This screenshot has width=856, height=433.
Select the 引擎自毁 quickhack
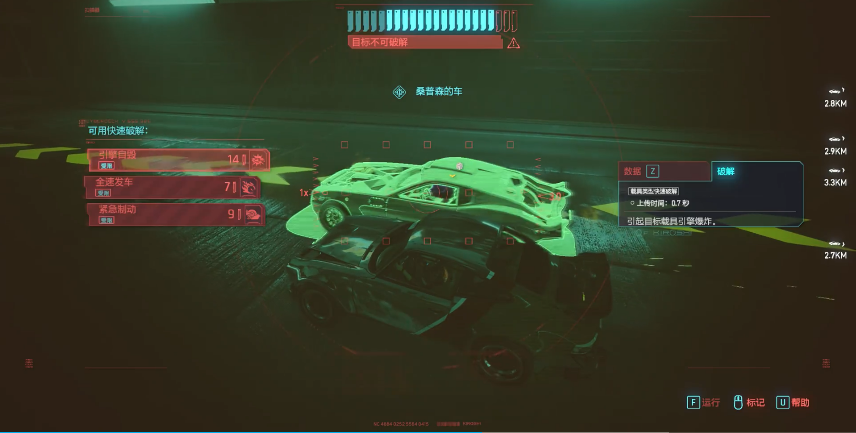176,159
